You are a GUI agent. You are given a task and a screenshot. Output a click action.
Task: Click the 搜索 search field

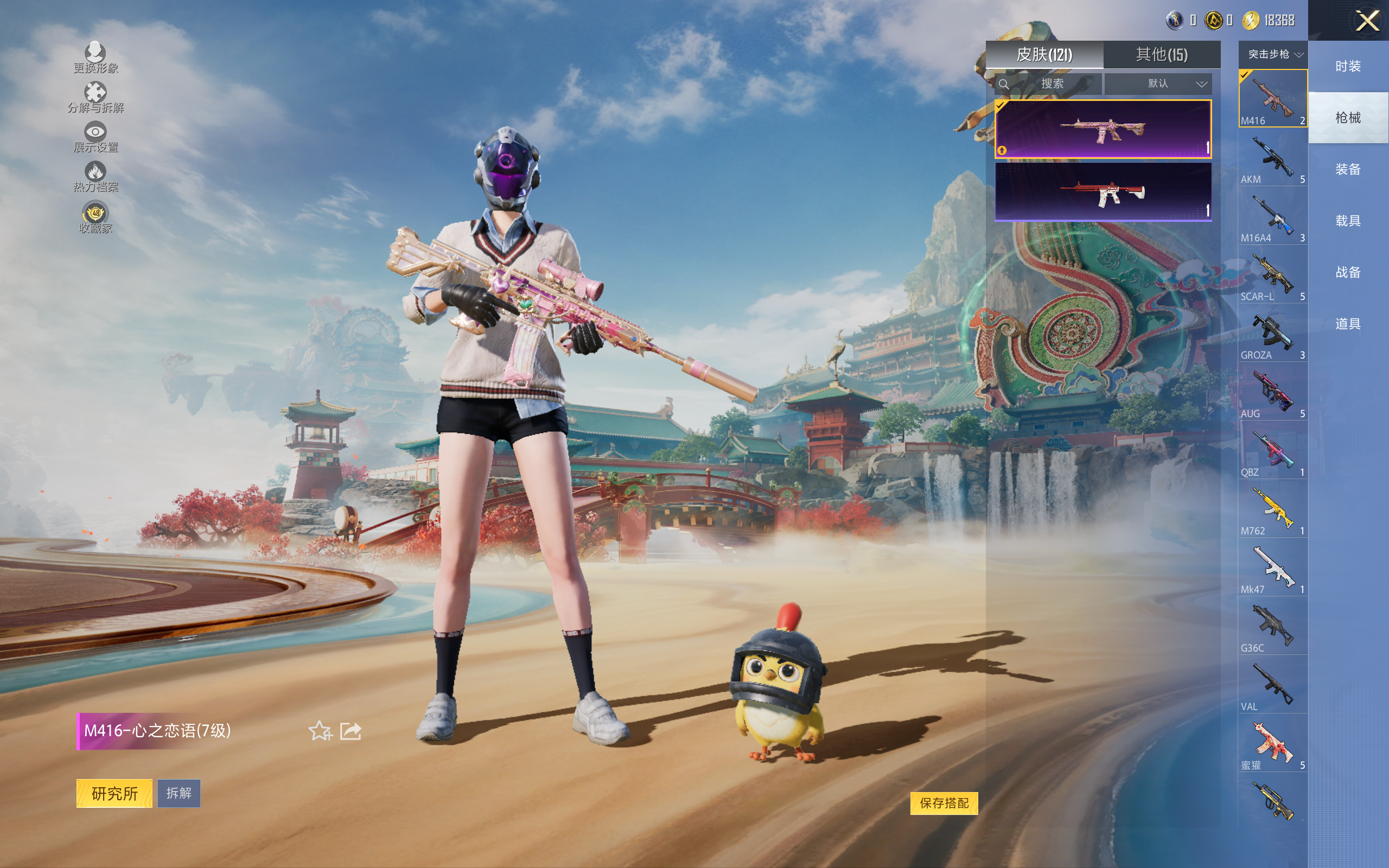coord(1052,84)
